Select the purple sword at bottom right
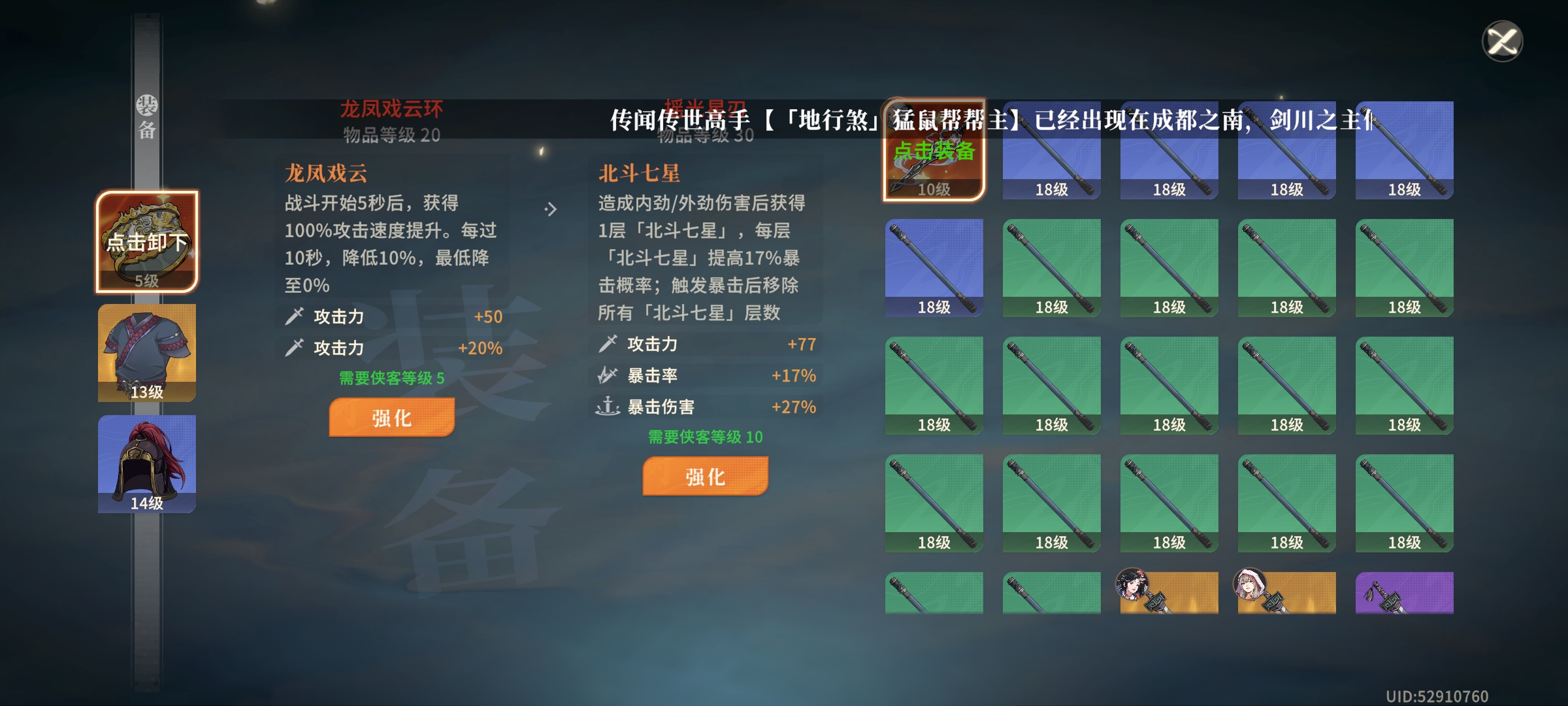 [1403, 592]
